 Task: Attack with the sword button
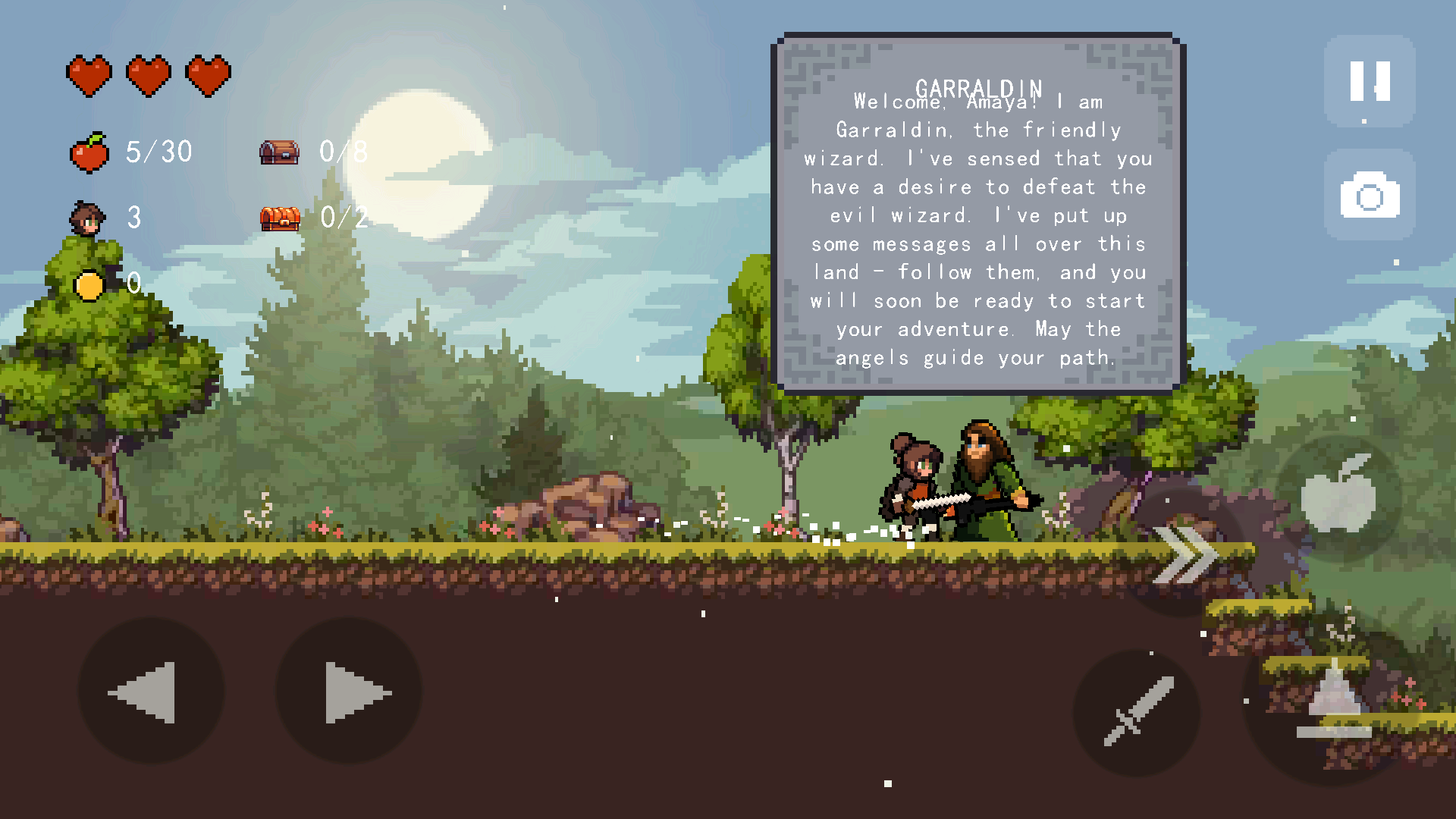coord(1137,712)
